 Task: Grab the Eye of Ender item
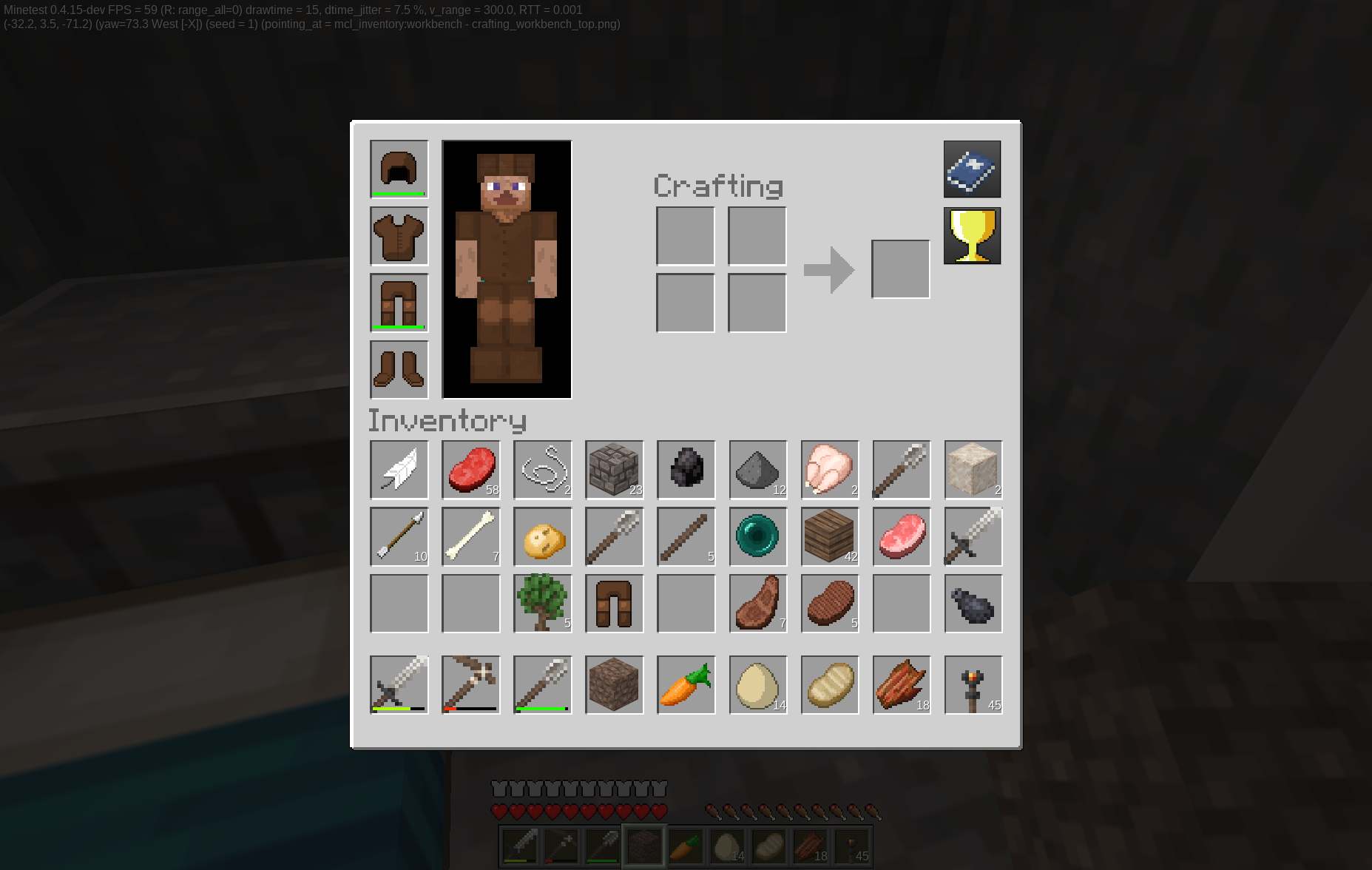coord(757,537)
